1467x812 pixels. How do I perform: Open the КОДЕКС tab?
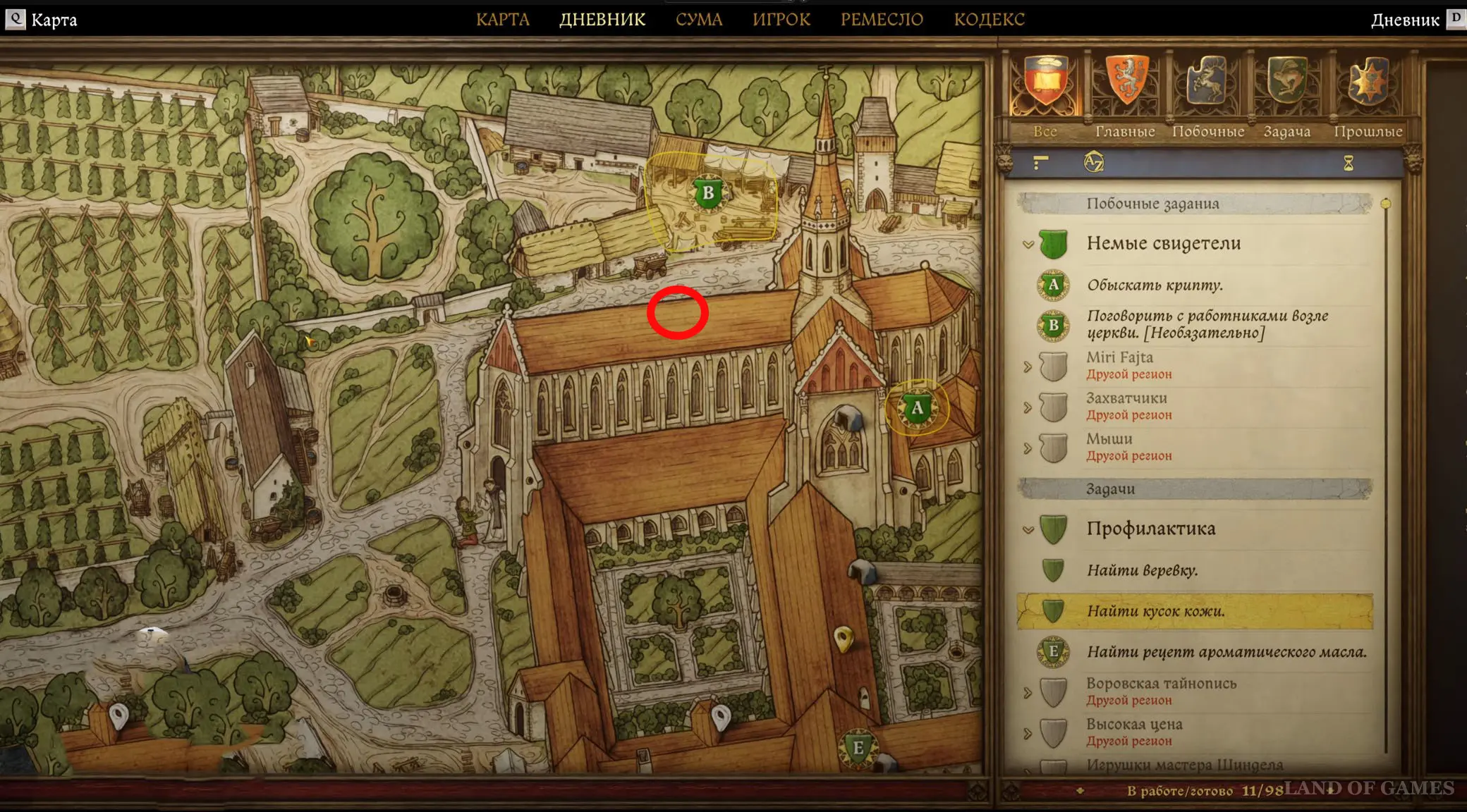[989, 20]
